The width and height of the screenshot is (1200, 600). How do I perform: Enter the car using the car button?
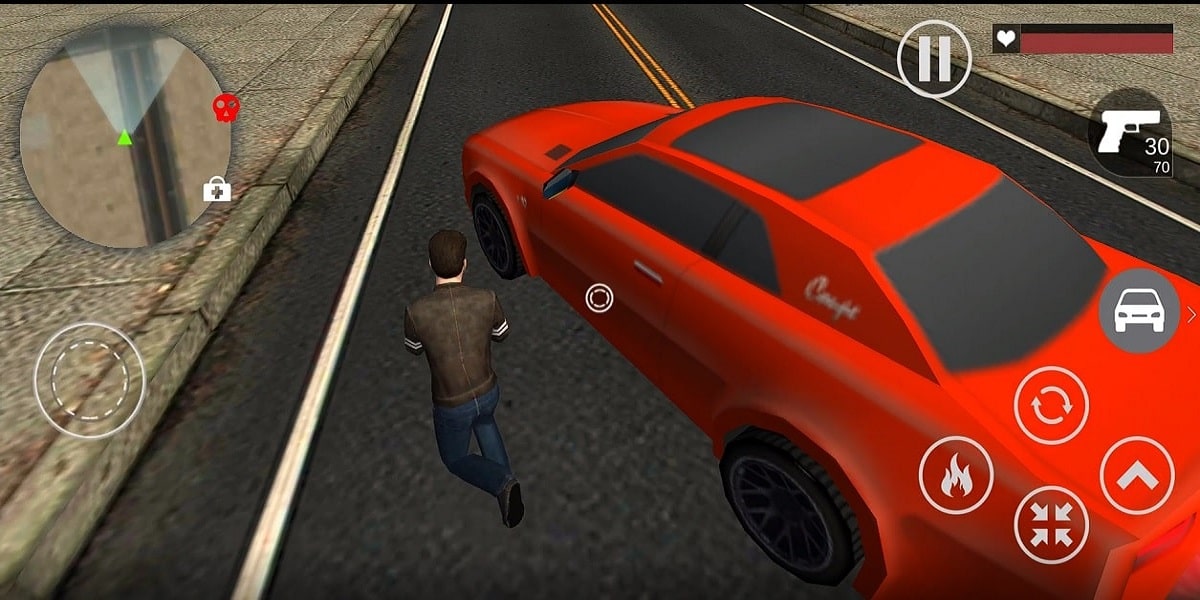[1139, 312]
